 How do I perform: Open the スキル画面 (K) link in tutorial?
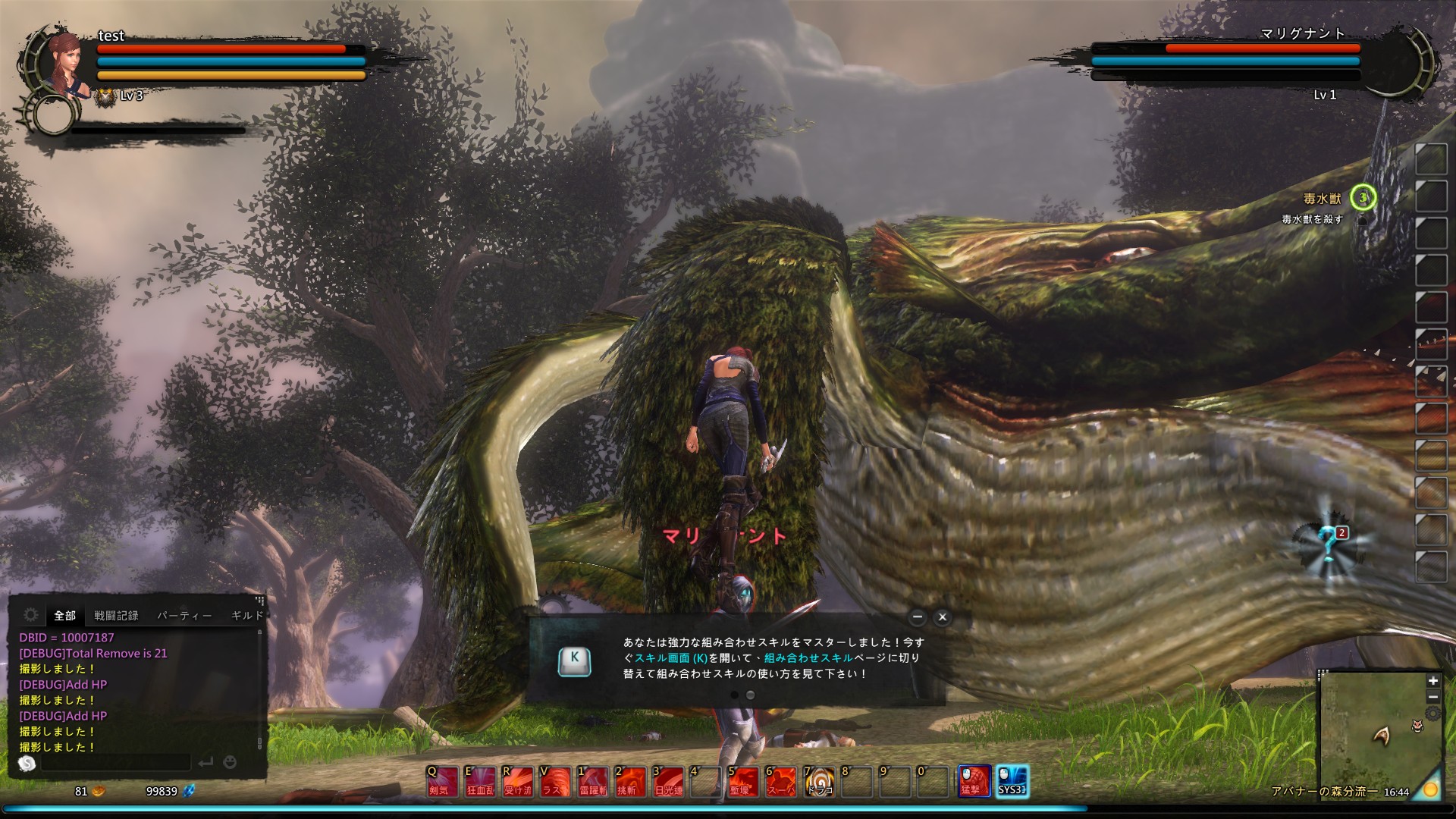[x=671, y=658]
